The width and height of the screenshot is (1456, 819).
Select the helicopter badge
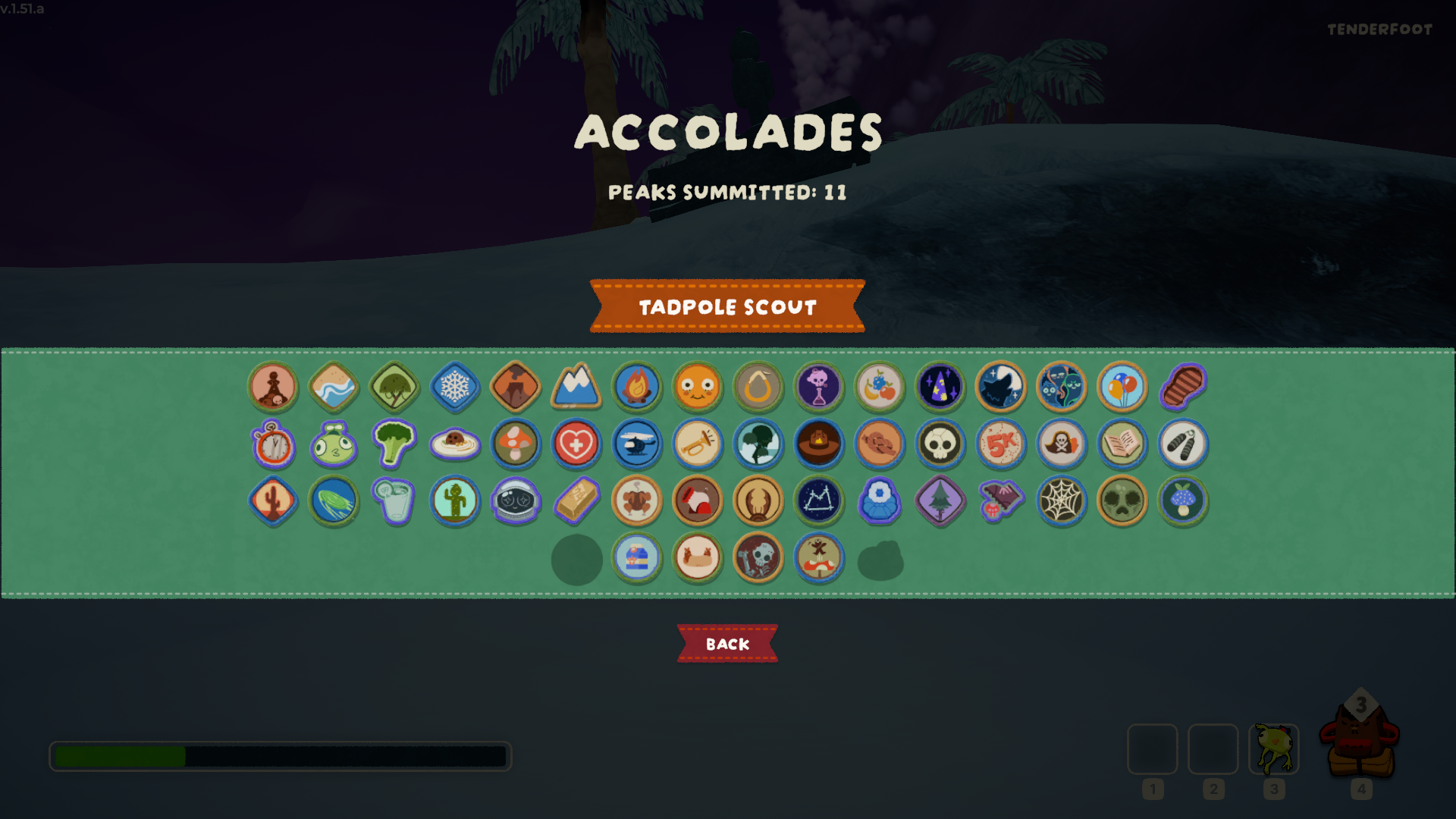(x=637, y=444)
